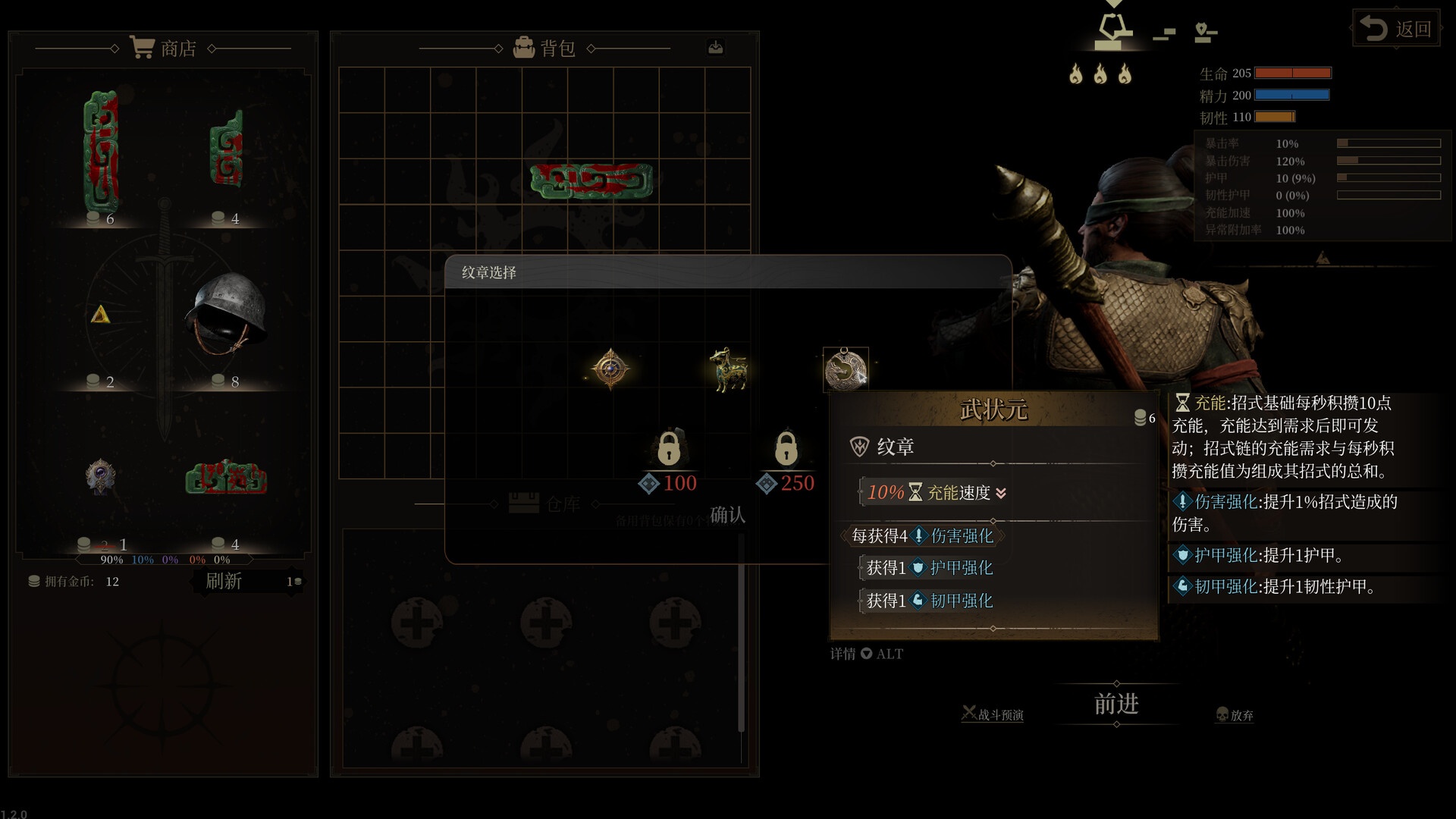
Task: Unlock the emblem slot costing 250
Action: click(786, 449)
